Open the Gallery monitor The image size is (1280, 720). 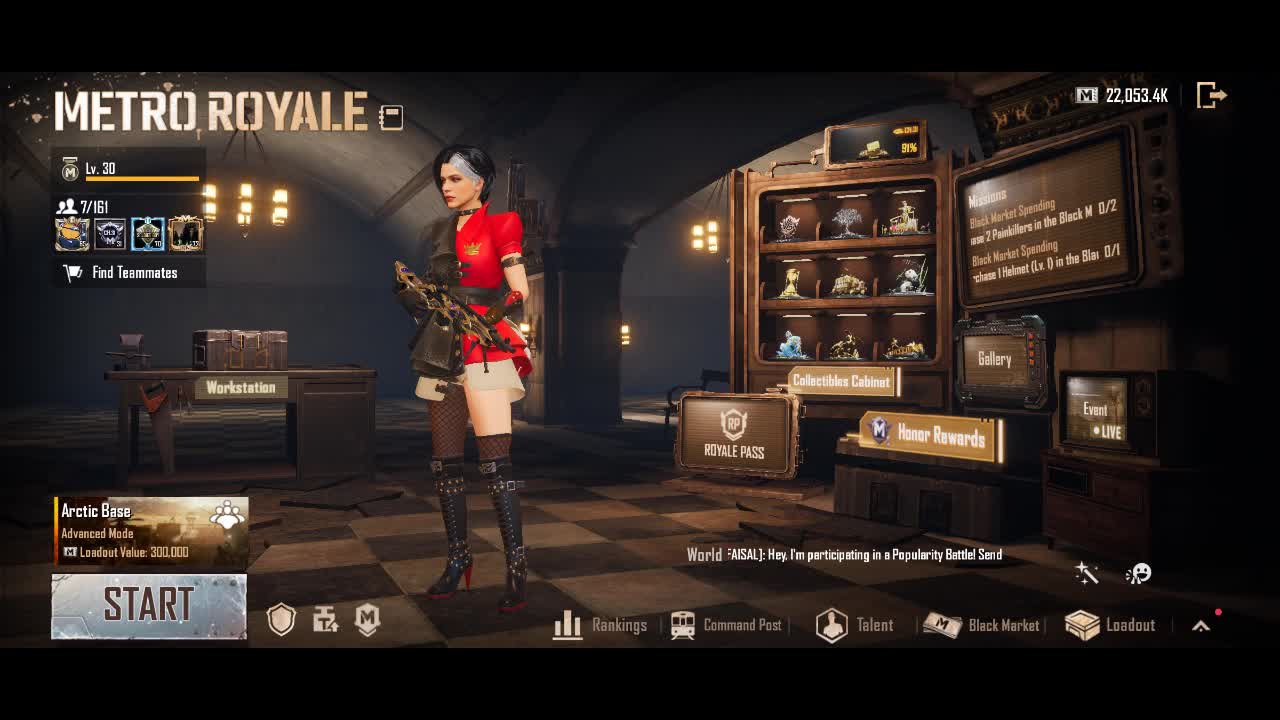click(x=995, y=359)
